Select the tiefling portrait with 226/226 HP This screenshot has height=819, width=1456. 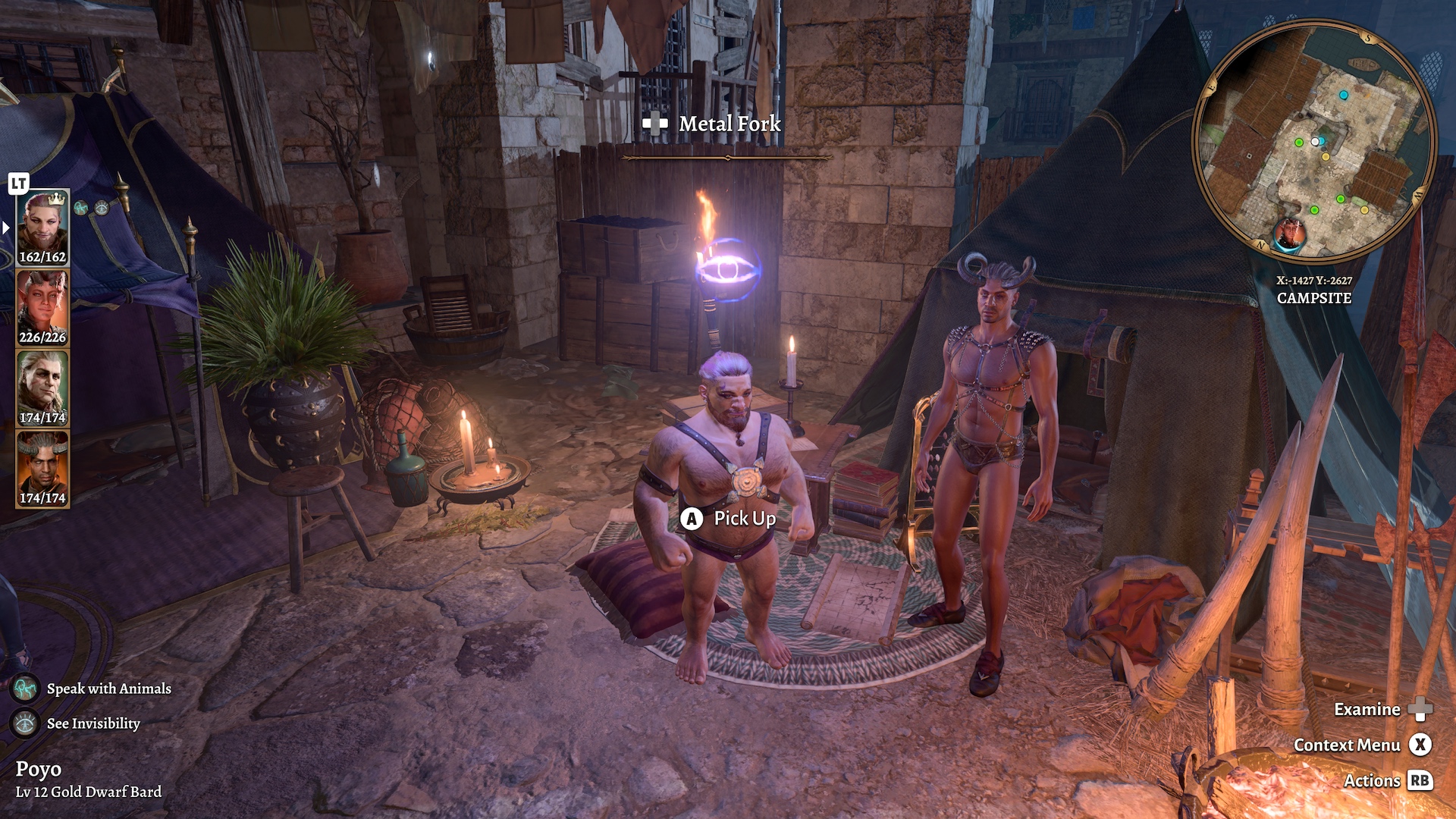[x=42, y=307]
